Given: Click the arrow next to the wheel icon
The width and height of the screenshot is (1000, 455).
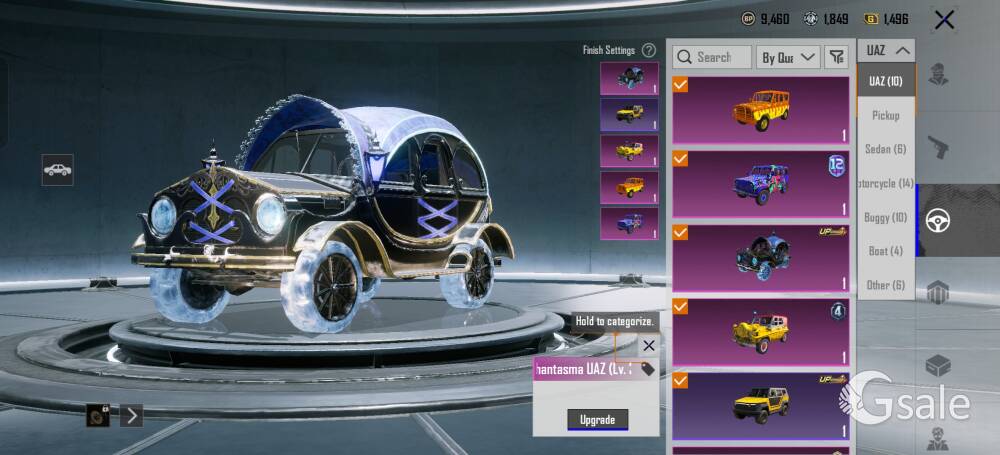Looking at the screenshot, I should pyautogui.click(x=131, y=415).
